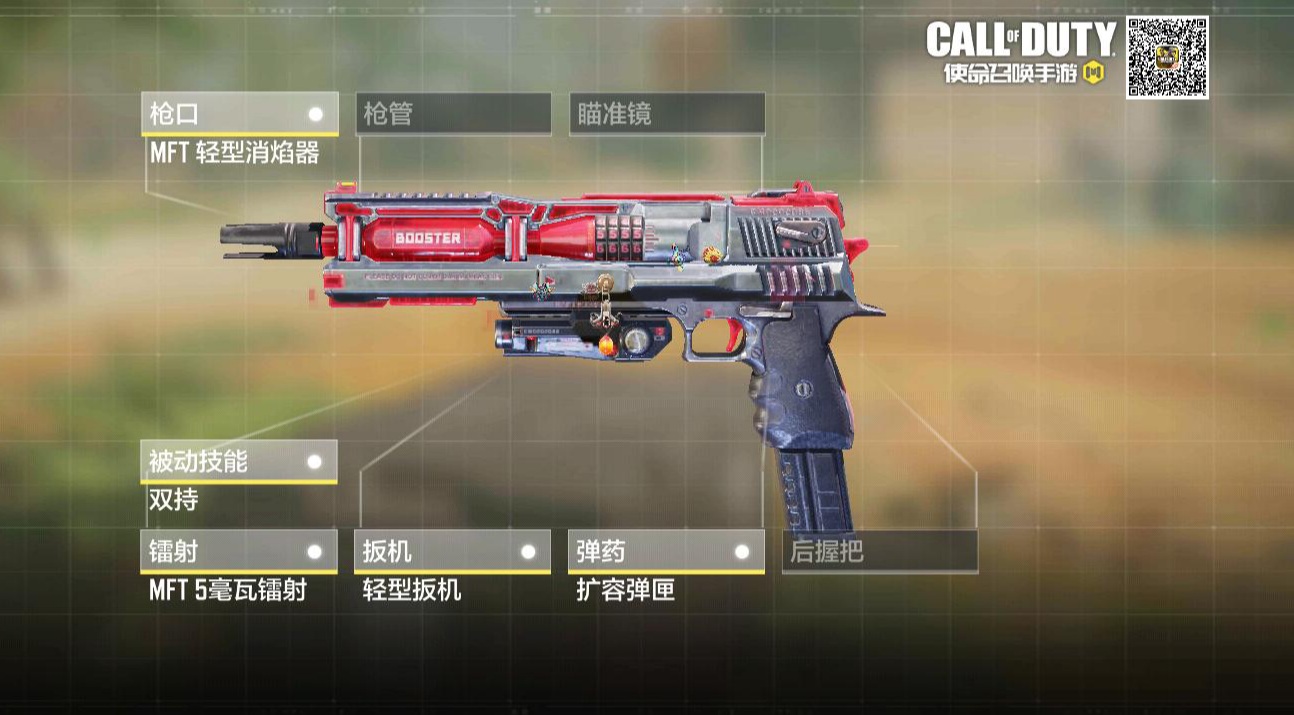Open the 被动技能 perk slot
1294x715 pixels.
click(x=239, y=462)
